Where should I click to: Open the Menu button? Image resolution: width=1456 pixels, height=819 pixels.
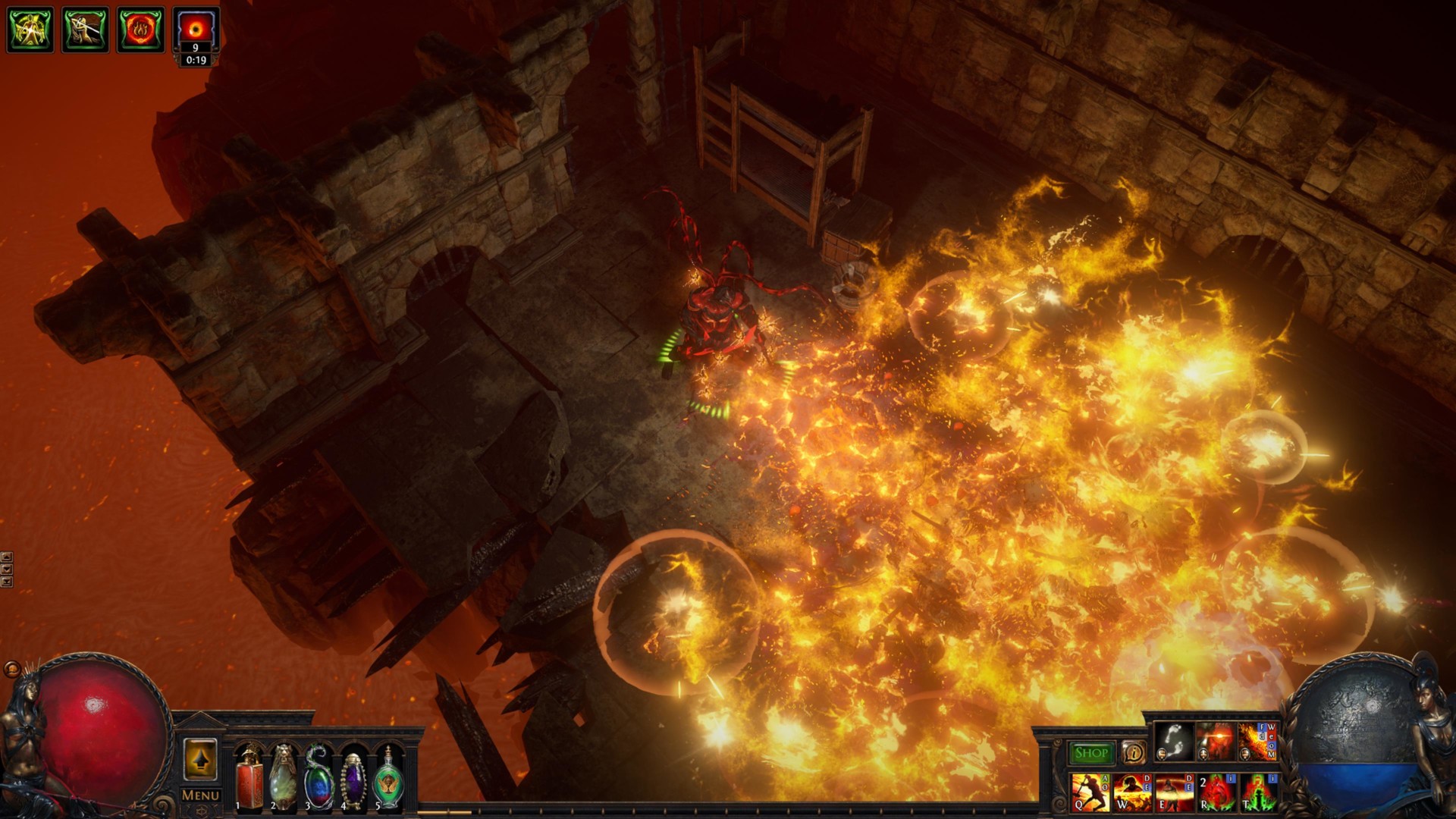tap(200, 795)
